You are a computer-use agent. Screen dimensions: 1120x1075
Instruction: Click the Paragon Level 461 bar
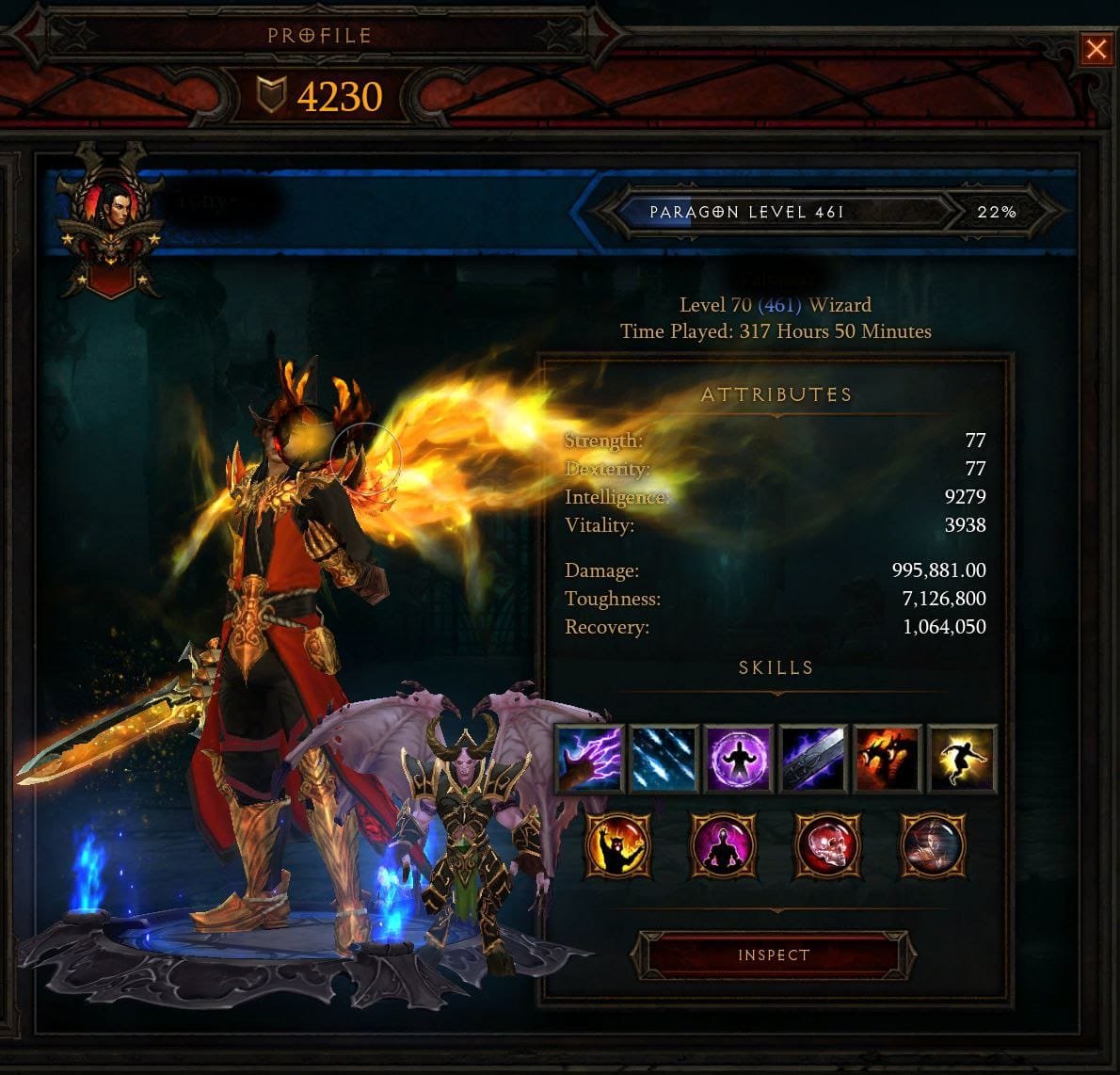point(779,212)
